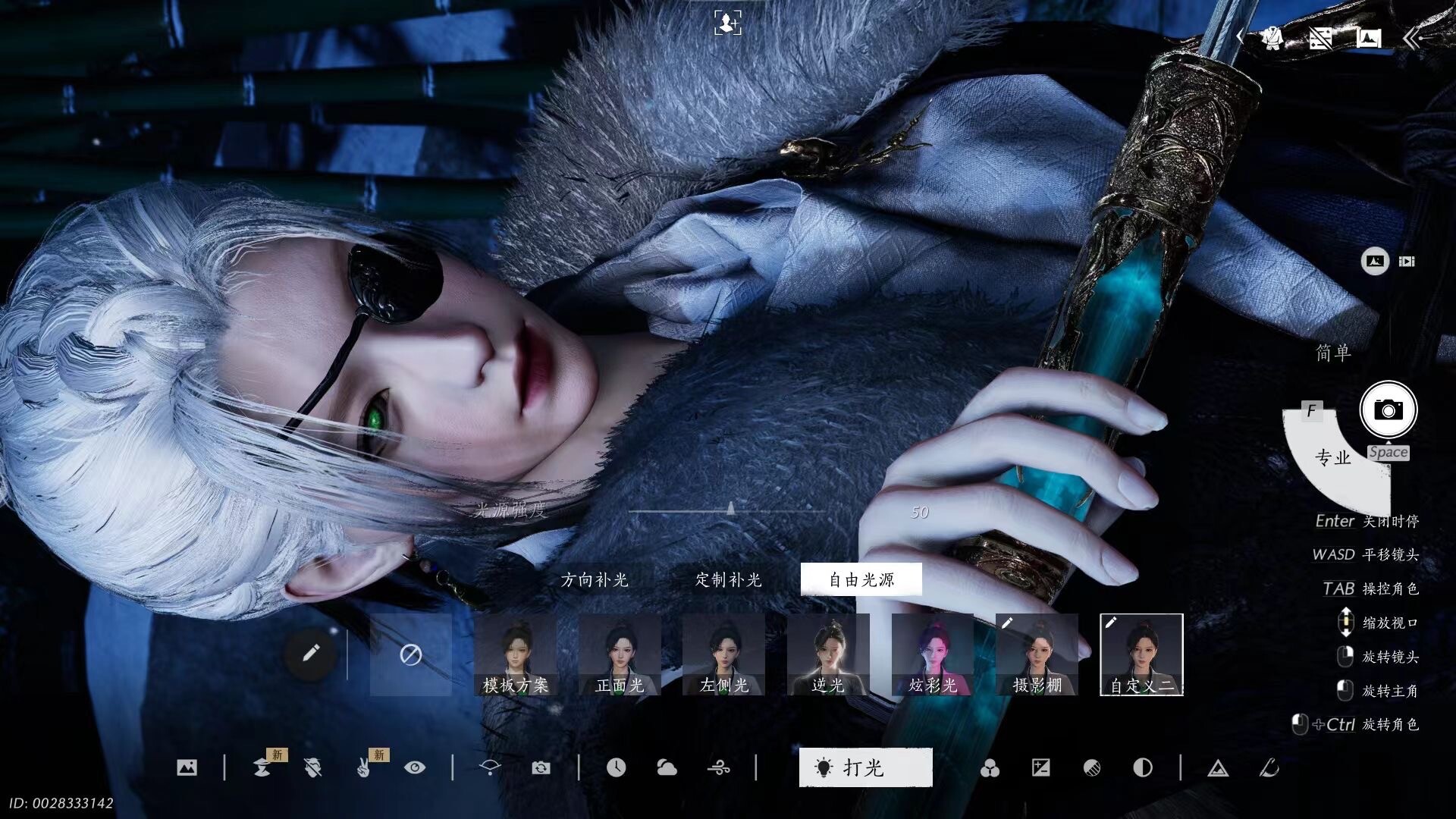This screenshot has width=1456, height=819.
Task: Open the 模板方案 template scheme thumbnail
Action: tap(516, 655)
